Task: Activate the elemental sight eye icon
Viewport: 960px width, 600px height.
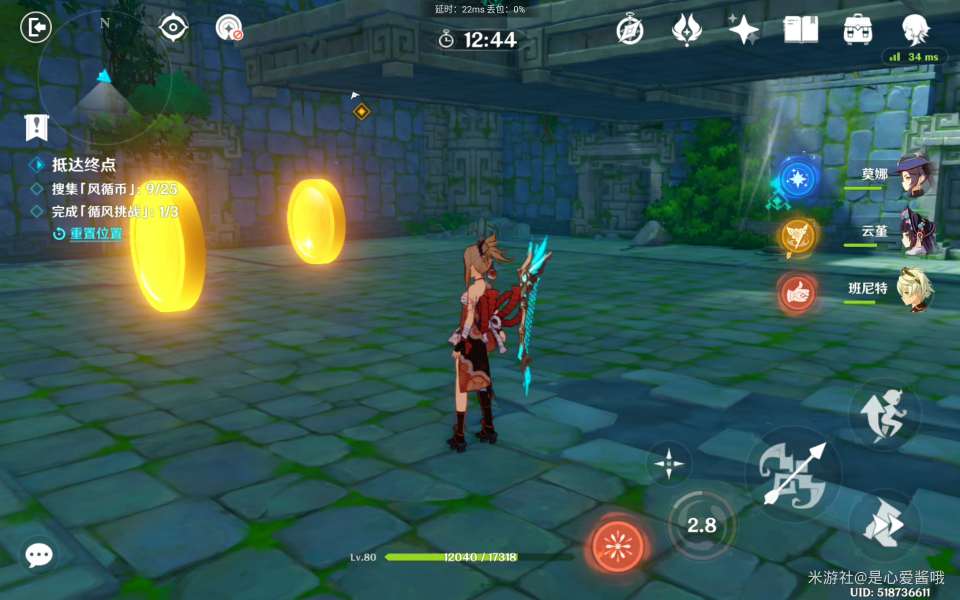Action: point(174,28)
